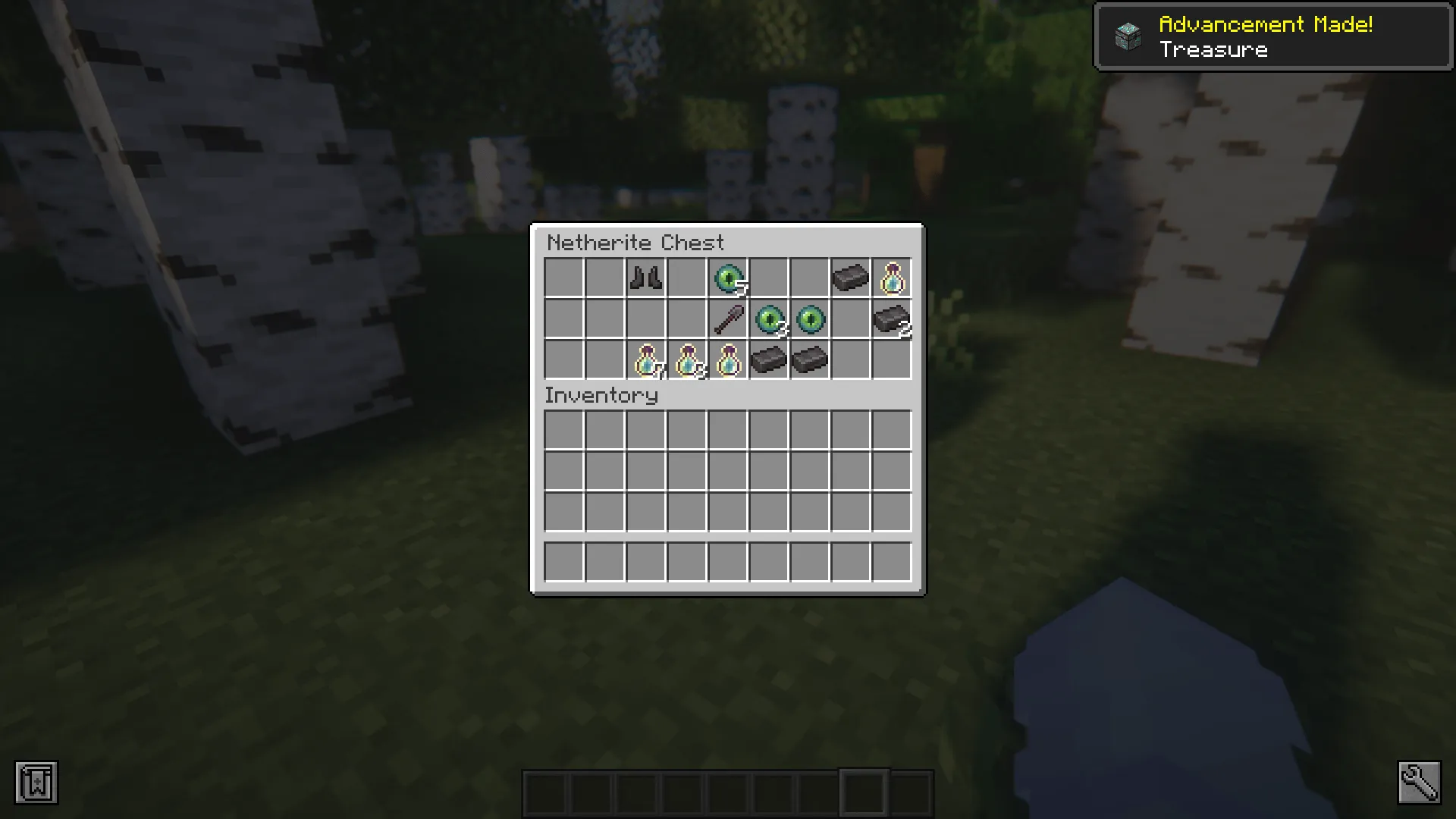
Task: Dismiss the Treasure advancement toast
Action: pos(1272,36)
